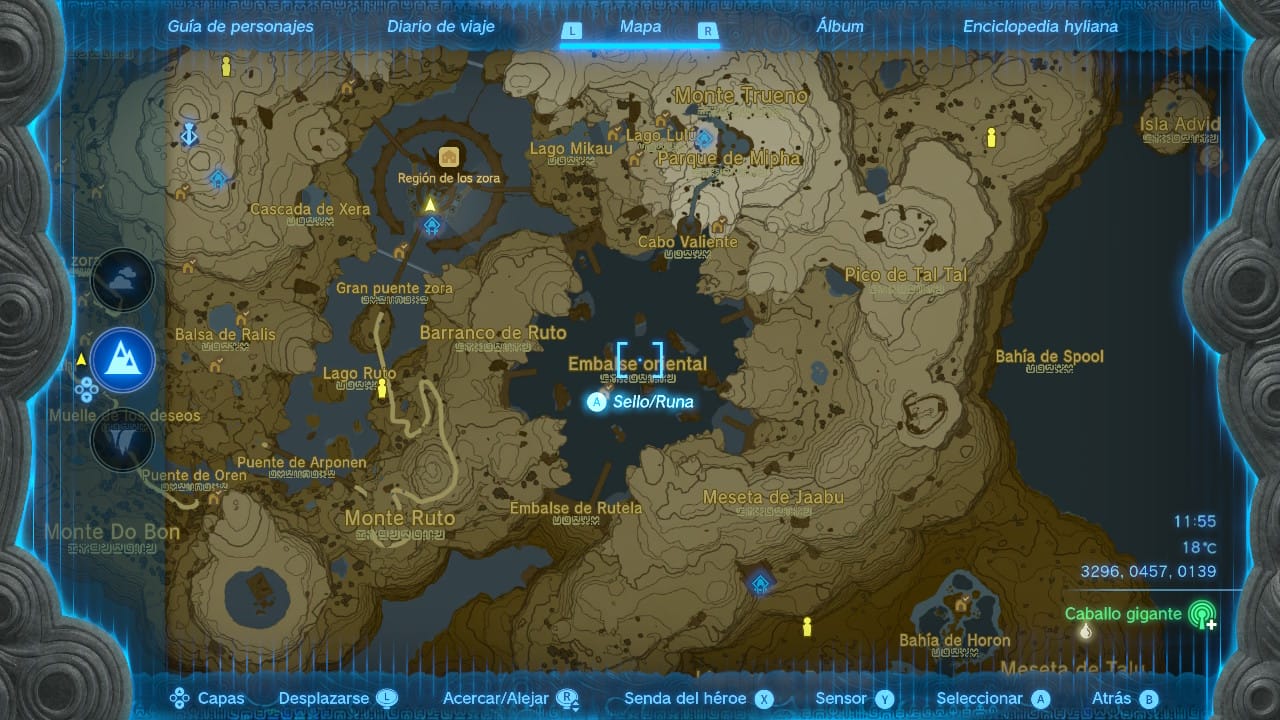Pick the shrine south of Meseta de Jaabu

[x=760, y=583]
